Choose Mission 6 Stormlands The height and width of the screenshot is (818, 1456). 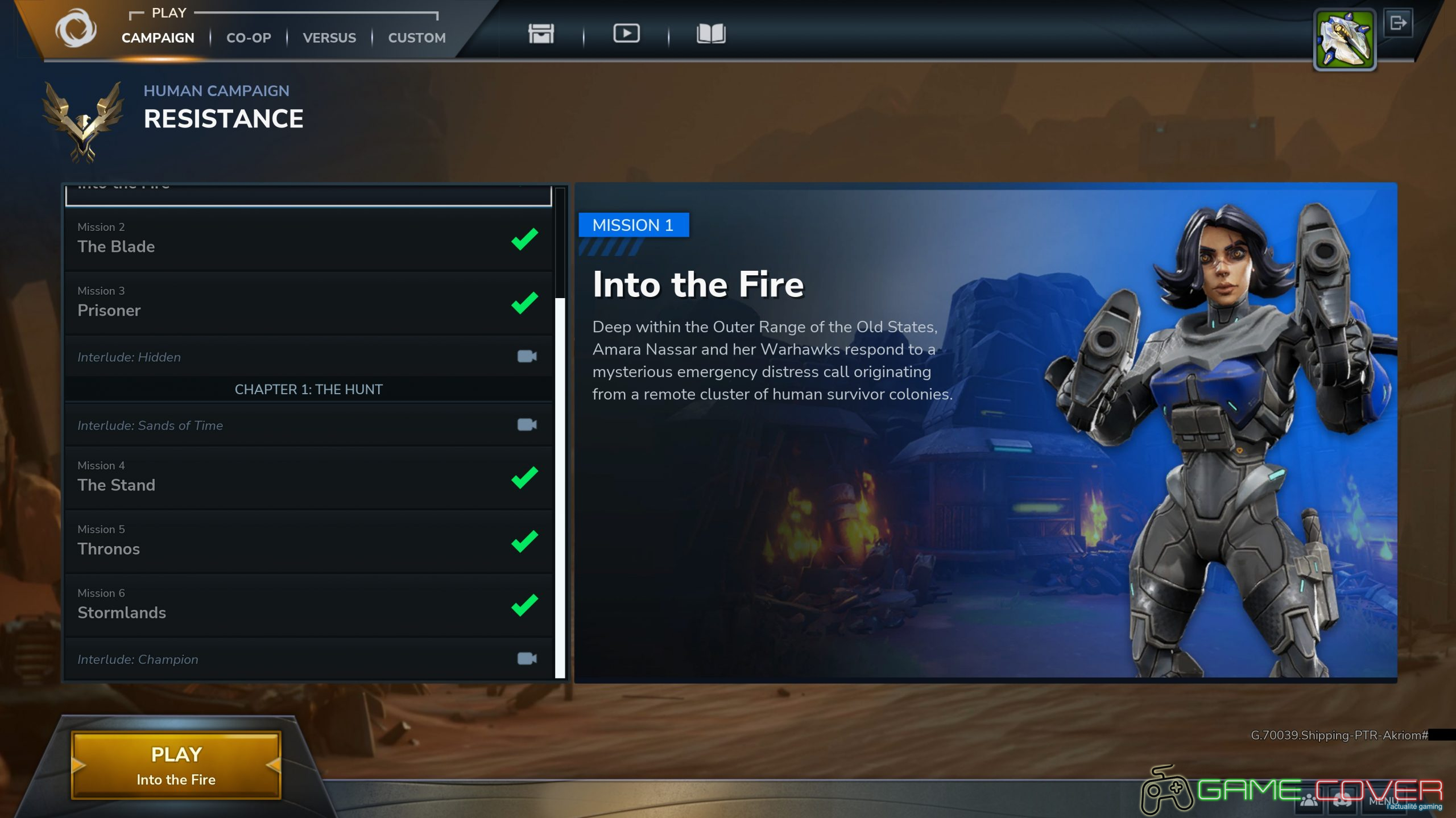tap(308, 605)
